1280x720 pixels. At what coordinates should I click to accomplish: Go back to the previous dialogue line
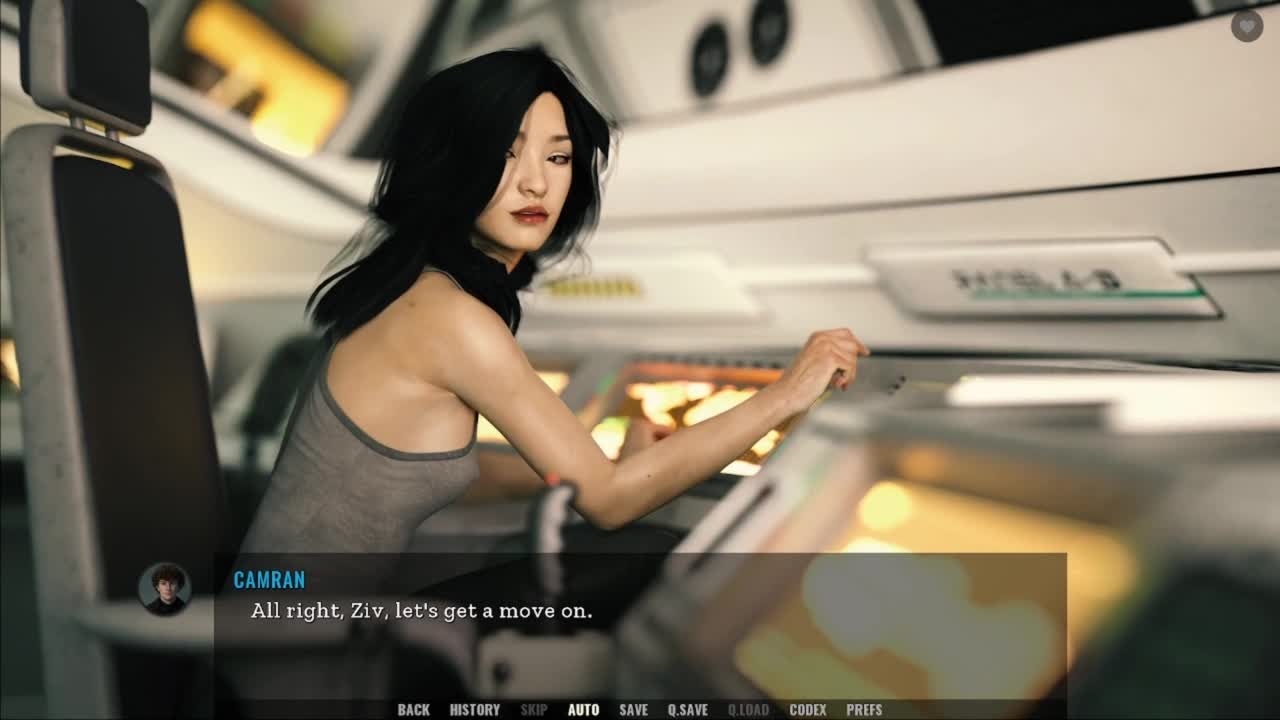click(x=413, y=710)
